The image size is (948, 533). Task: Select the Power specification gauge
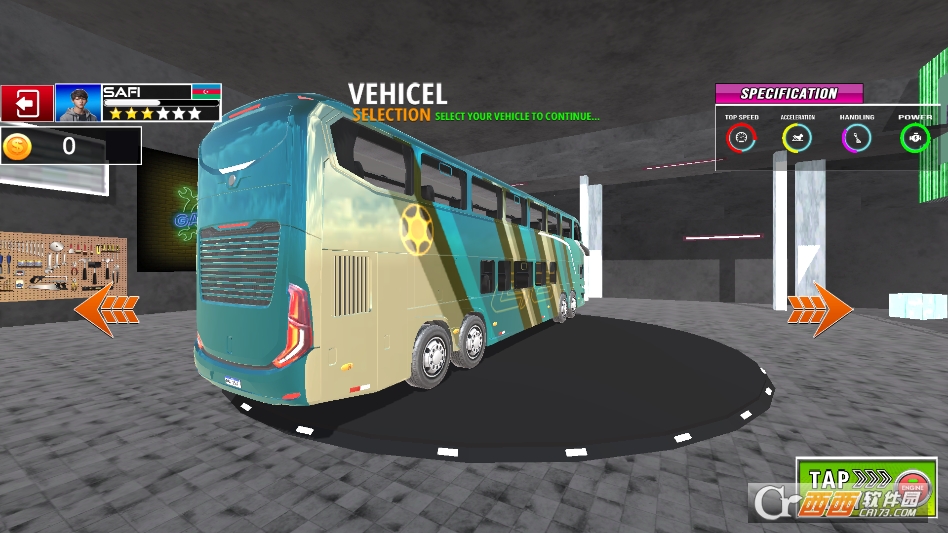point(914,138)
